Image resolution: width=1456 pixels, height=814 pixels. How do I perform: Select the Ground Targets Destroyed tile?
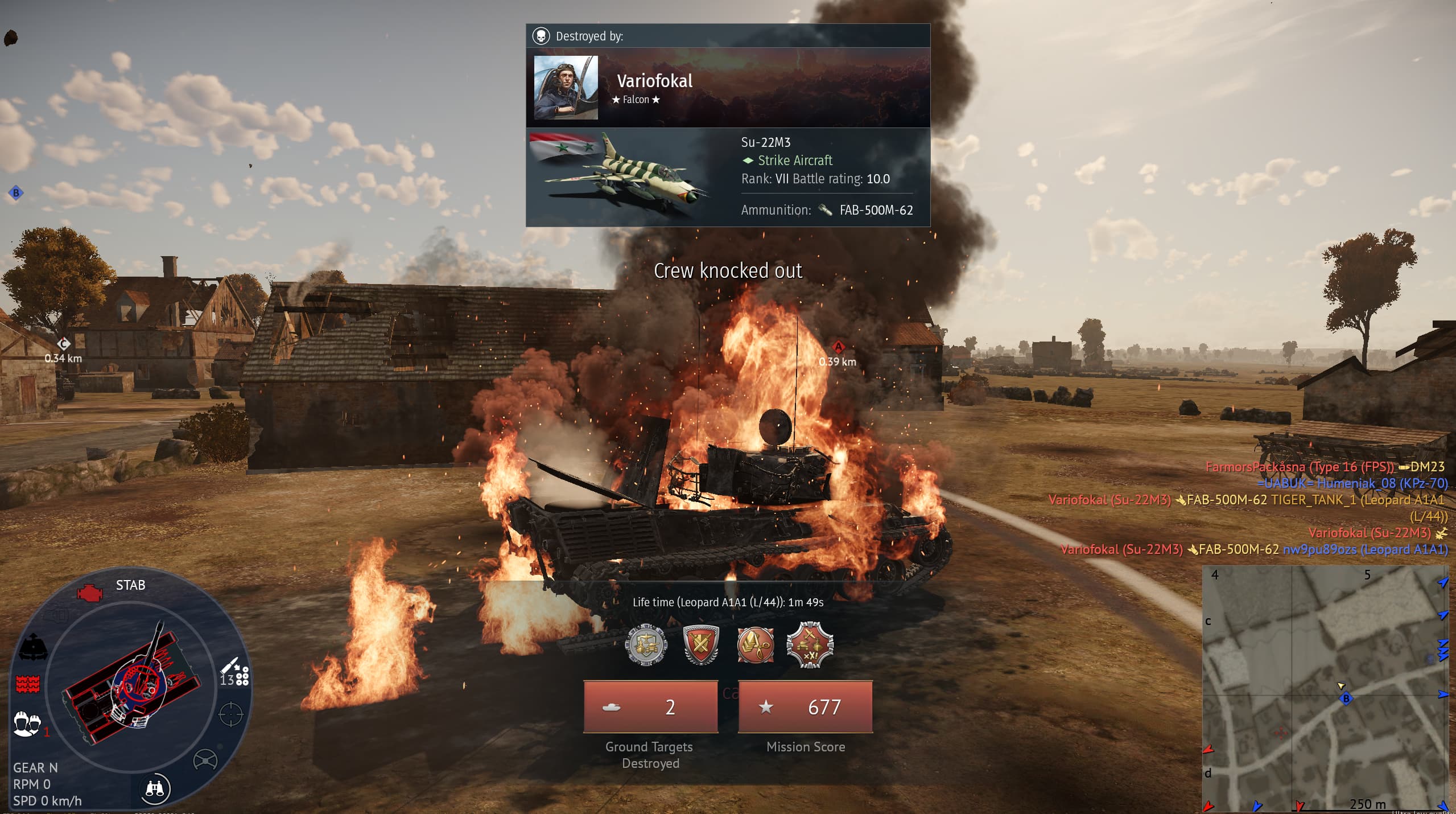[650, 706]
